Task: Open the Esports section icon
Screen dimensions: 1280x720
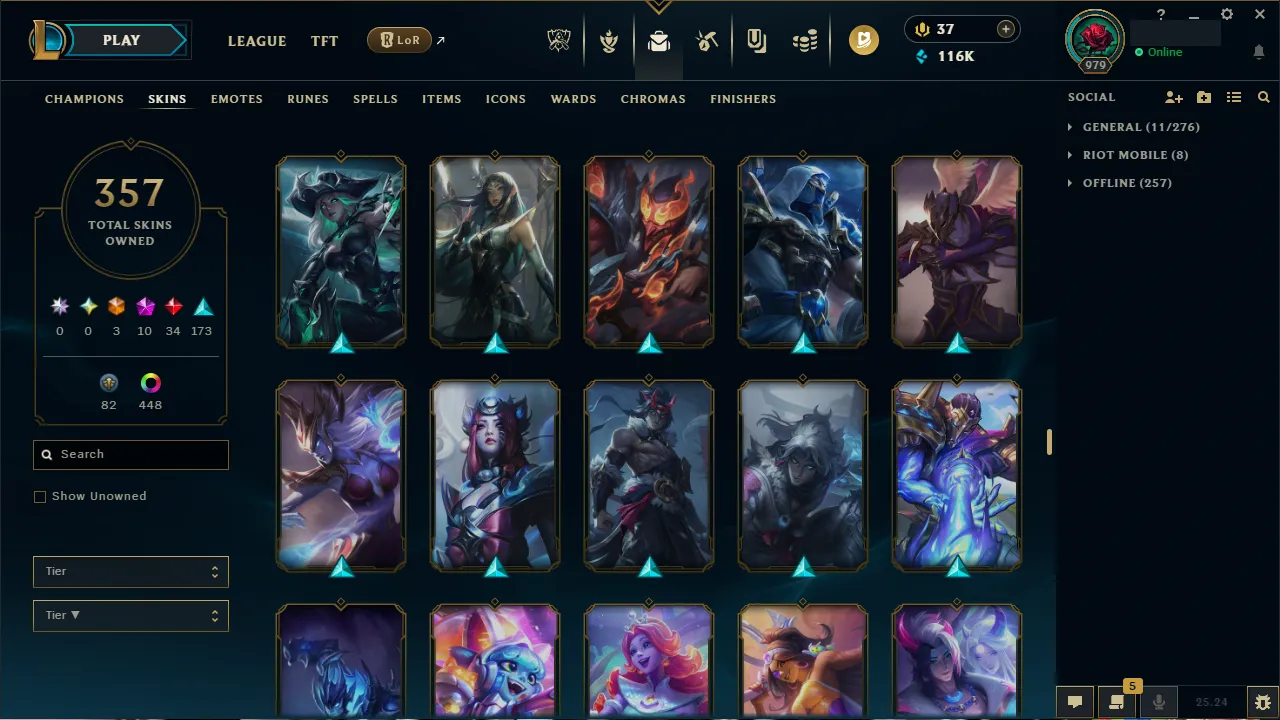Action: pyautogui.click(x=558, y=40)
